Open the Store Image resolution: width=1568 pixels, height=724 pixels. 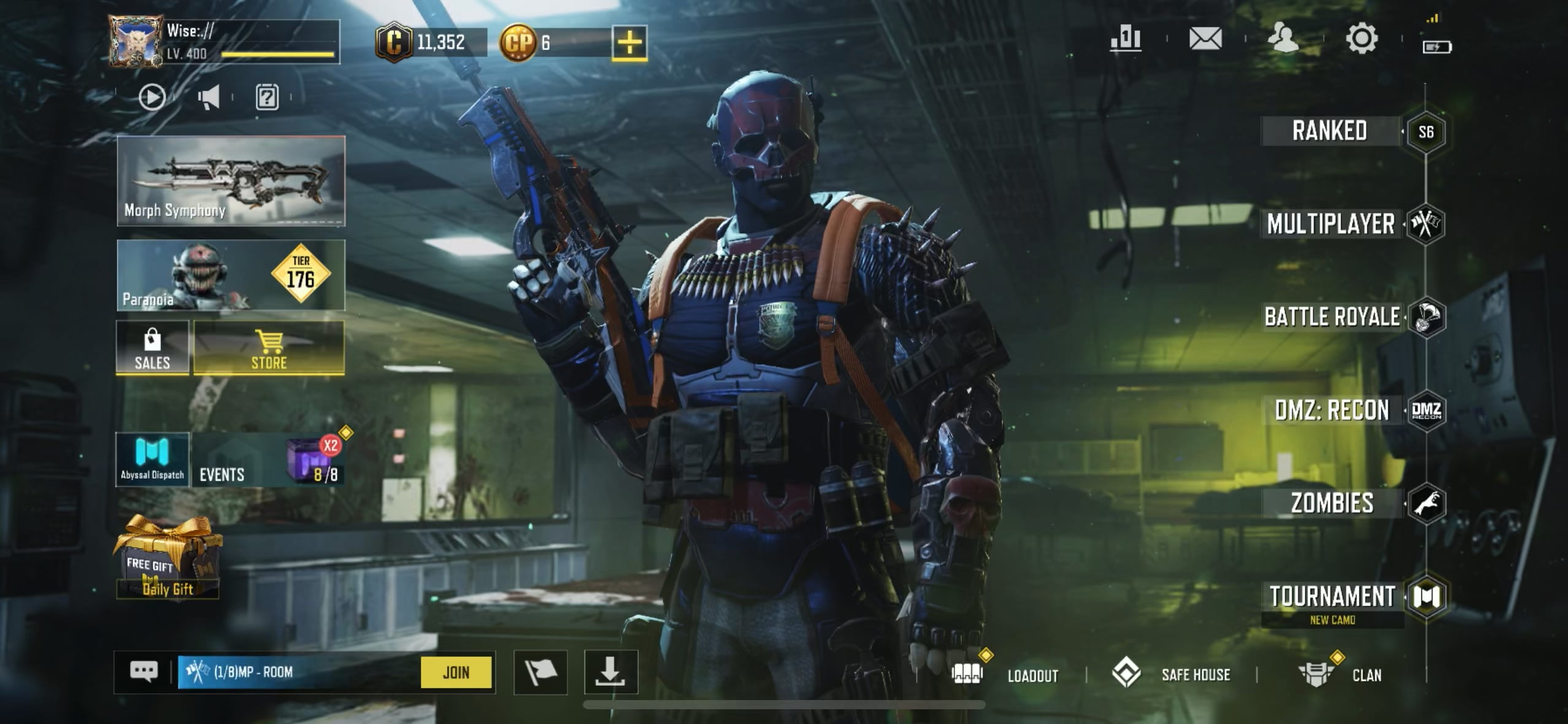point(269,349)
